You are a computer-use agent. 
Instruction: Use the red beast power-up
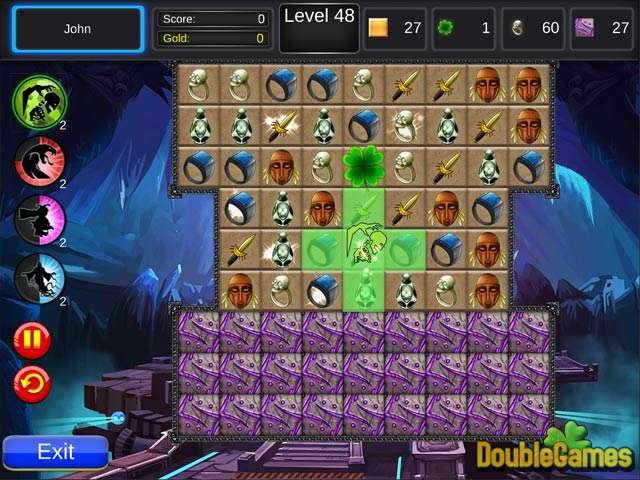tap(39, 160)
